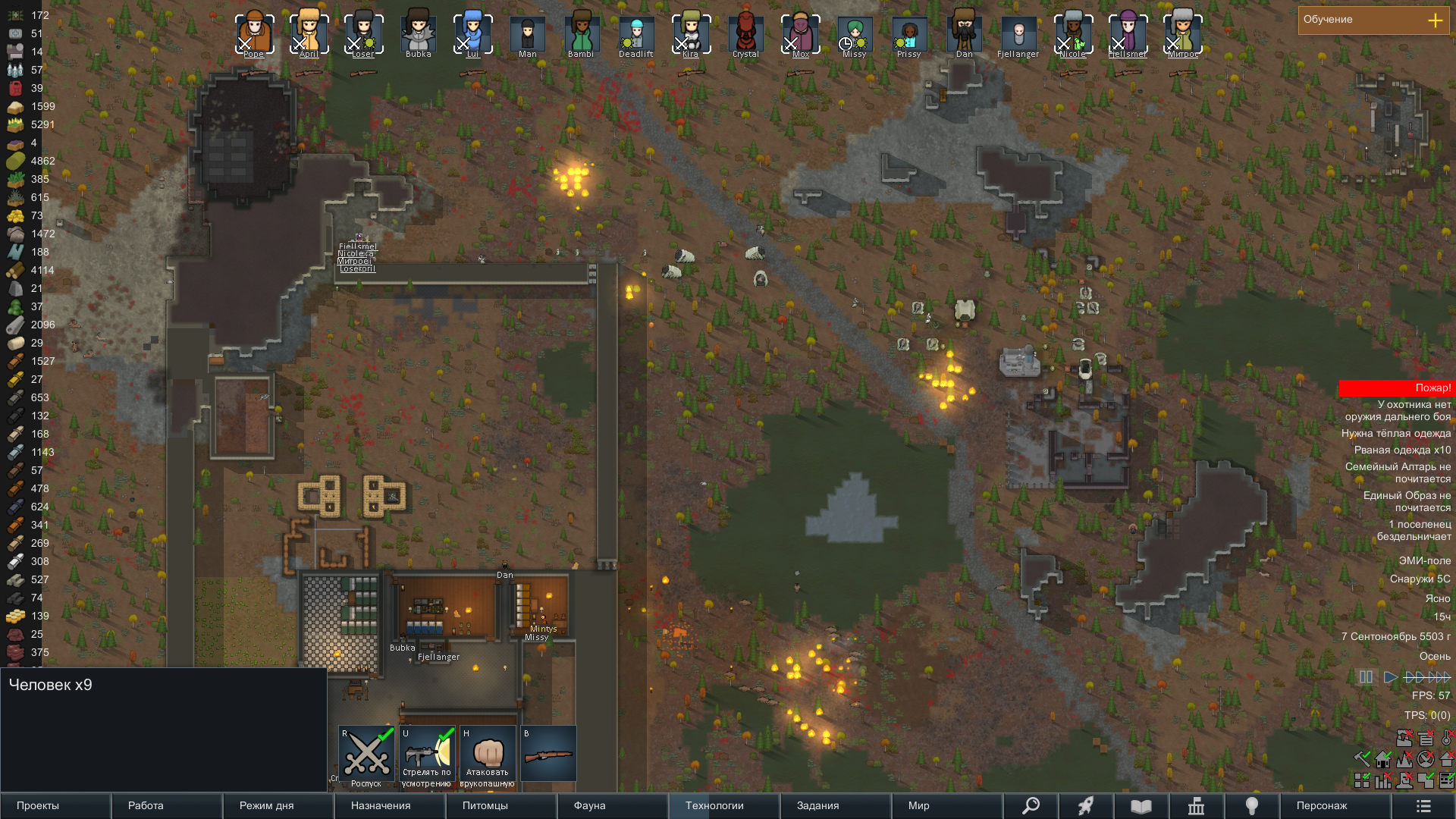This screenshot has height=819, width=1456.
Task: Click the Роспуск undraft command button
Action: click(366, 755)
